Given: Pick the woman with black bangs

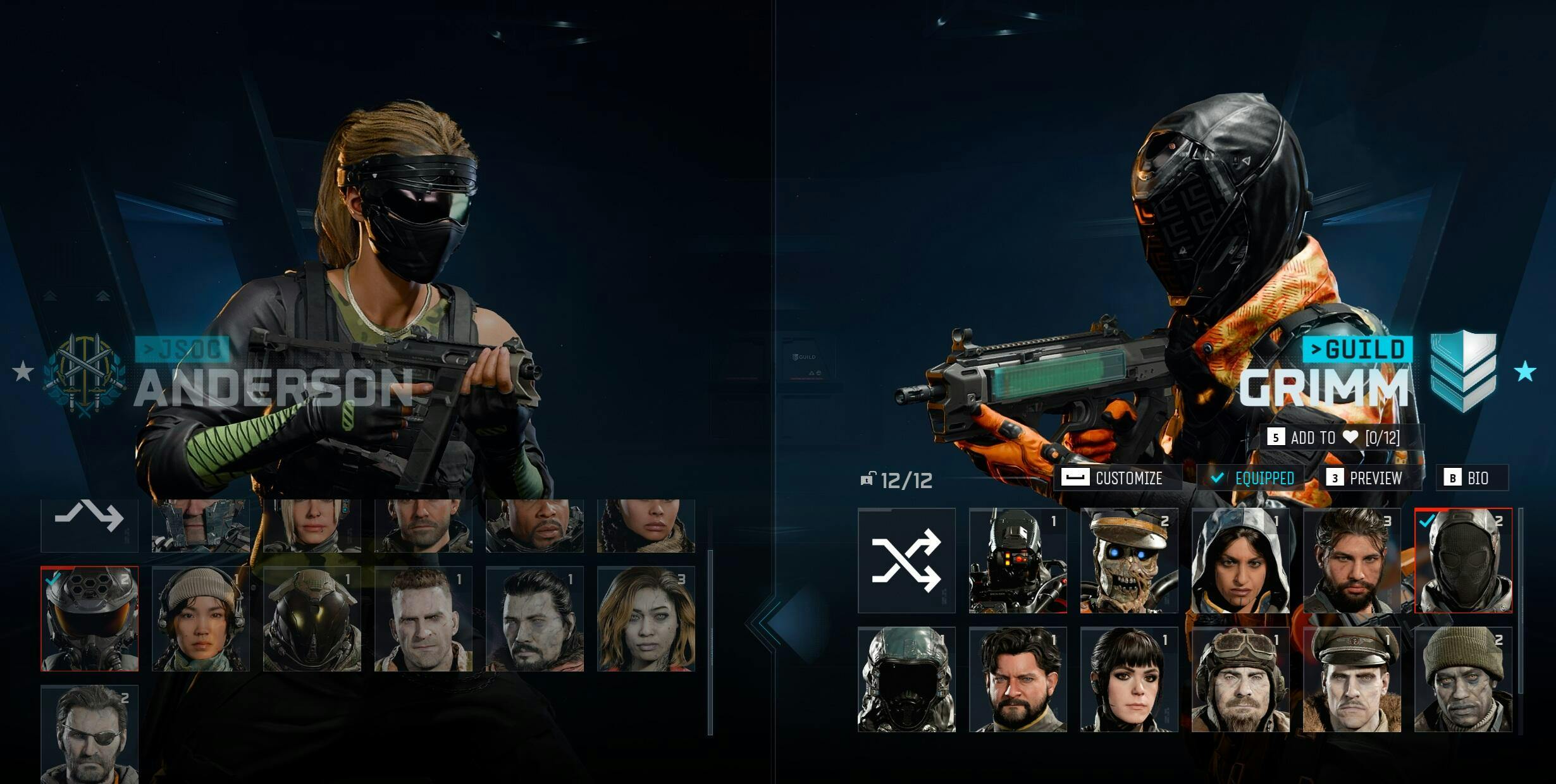Looking at the screenshot, I should (1129, 679).
